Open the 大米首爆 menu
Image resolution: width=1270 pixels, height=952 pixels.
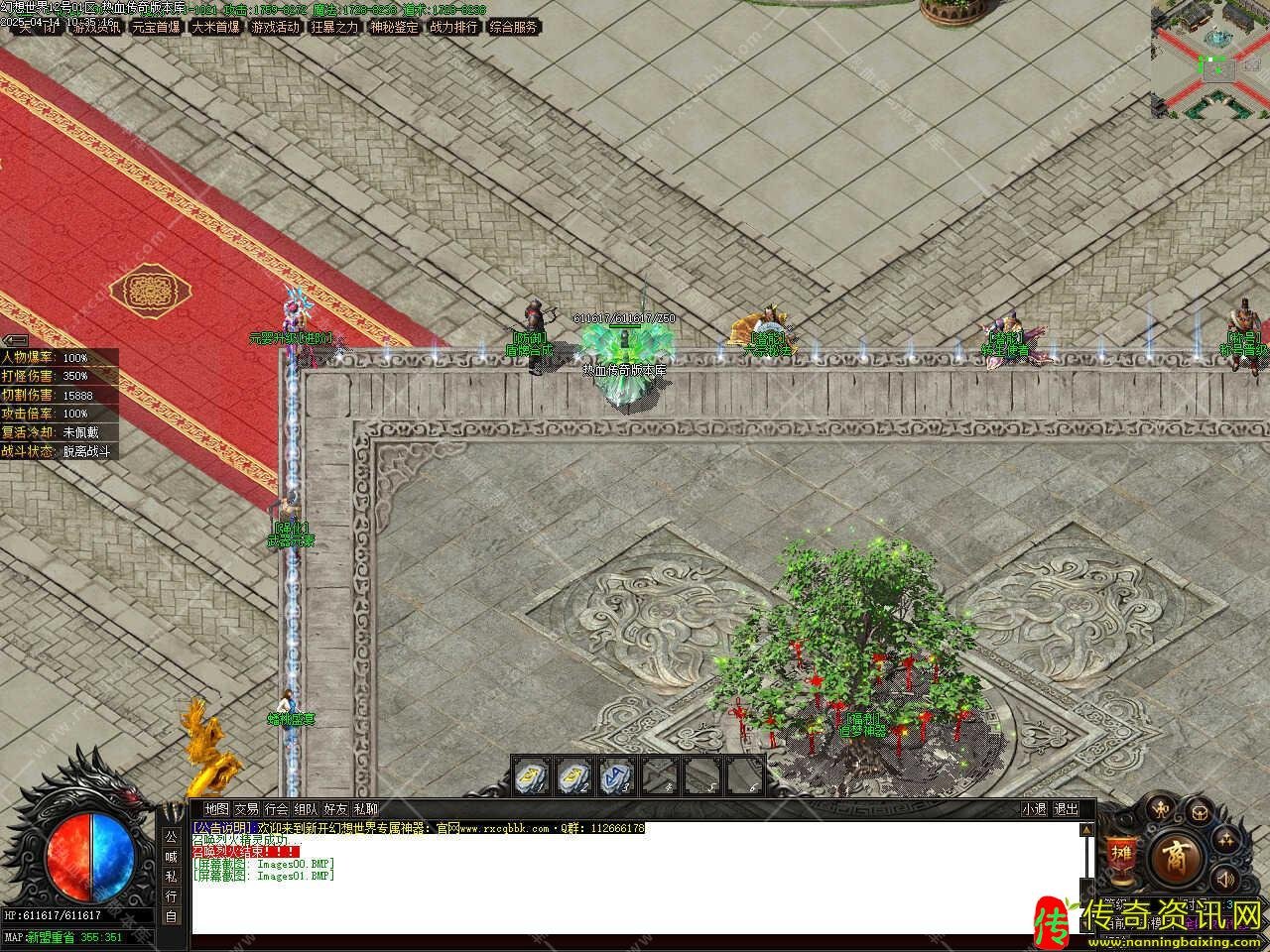click(x=216, y=28)
